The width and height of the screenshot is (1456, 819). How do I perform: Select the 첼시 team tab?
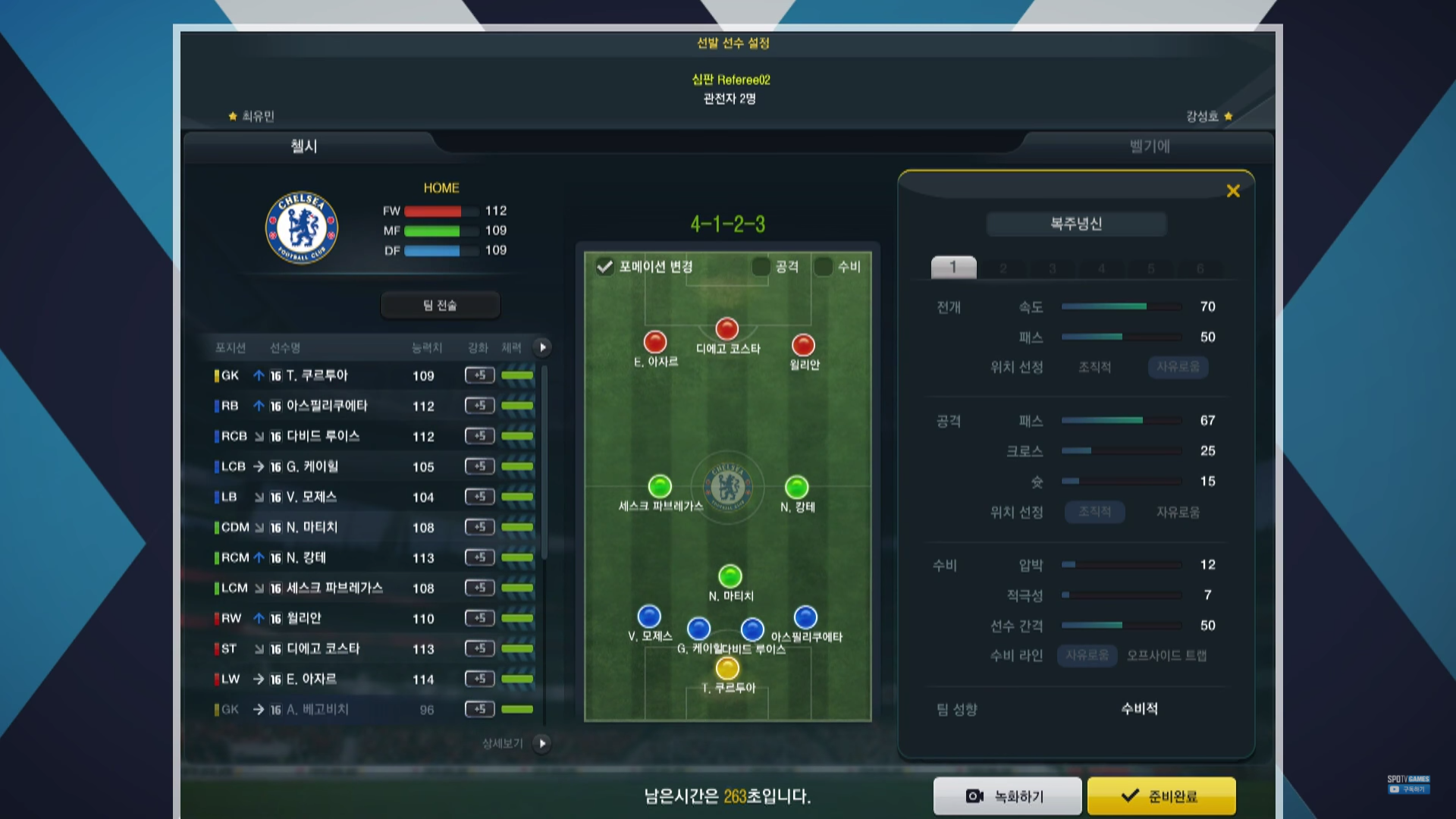[304, 146]
